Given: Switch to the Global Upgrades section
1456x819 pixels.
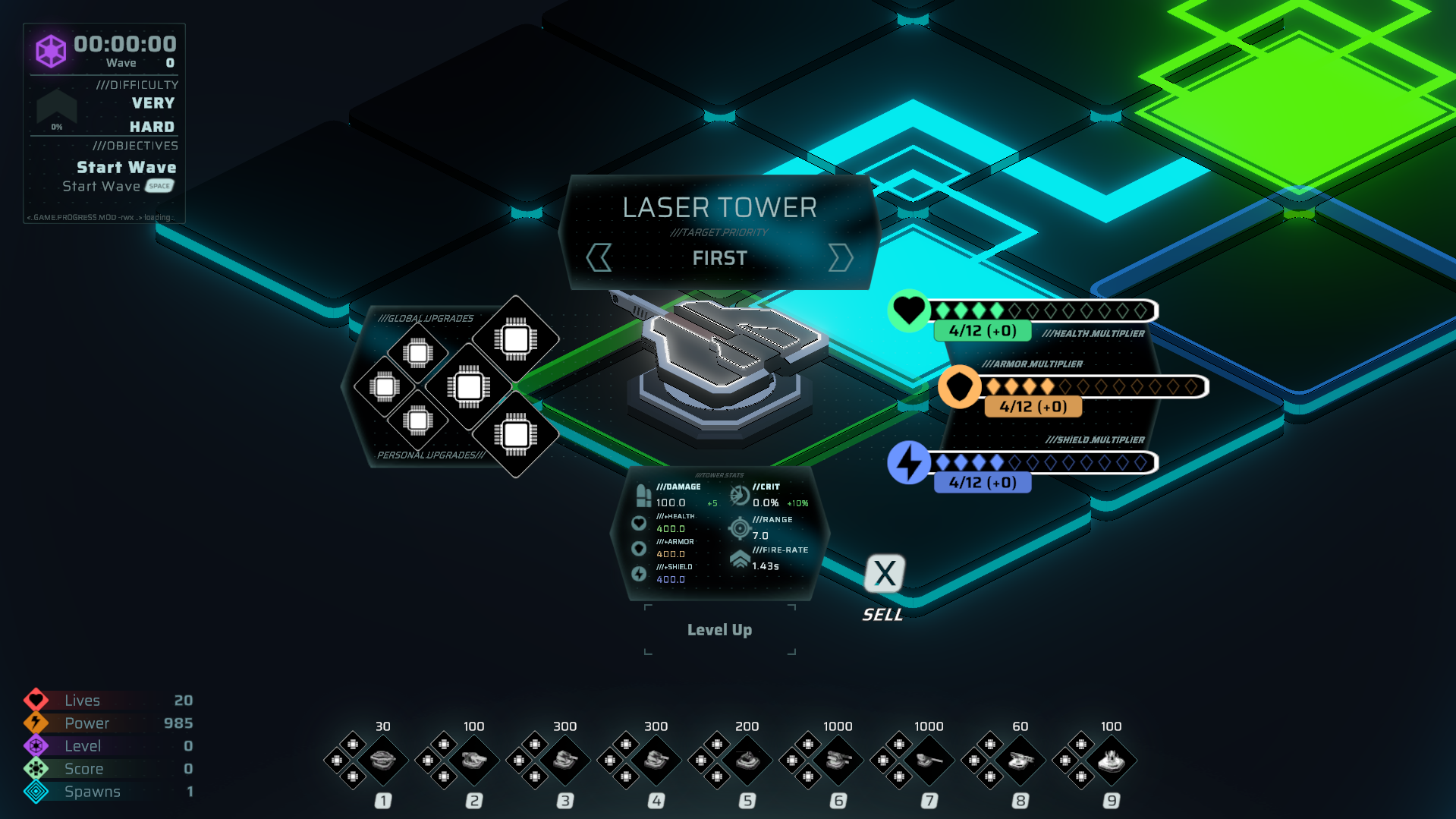Looking at the screenshot, I should click(426, 318).
